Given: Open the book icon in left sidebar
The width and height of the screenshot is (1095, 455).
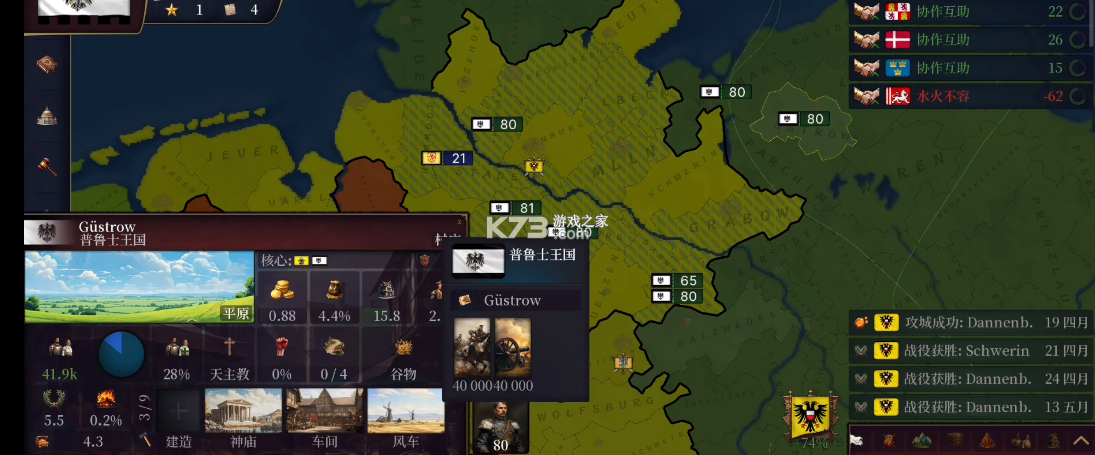Looking at the screenshot, I should click(x=47, y=65).
